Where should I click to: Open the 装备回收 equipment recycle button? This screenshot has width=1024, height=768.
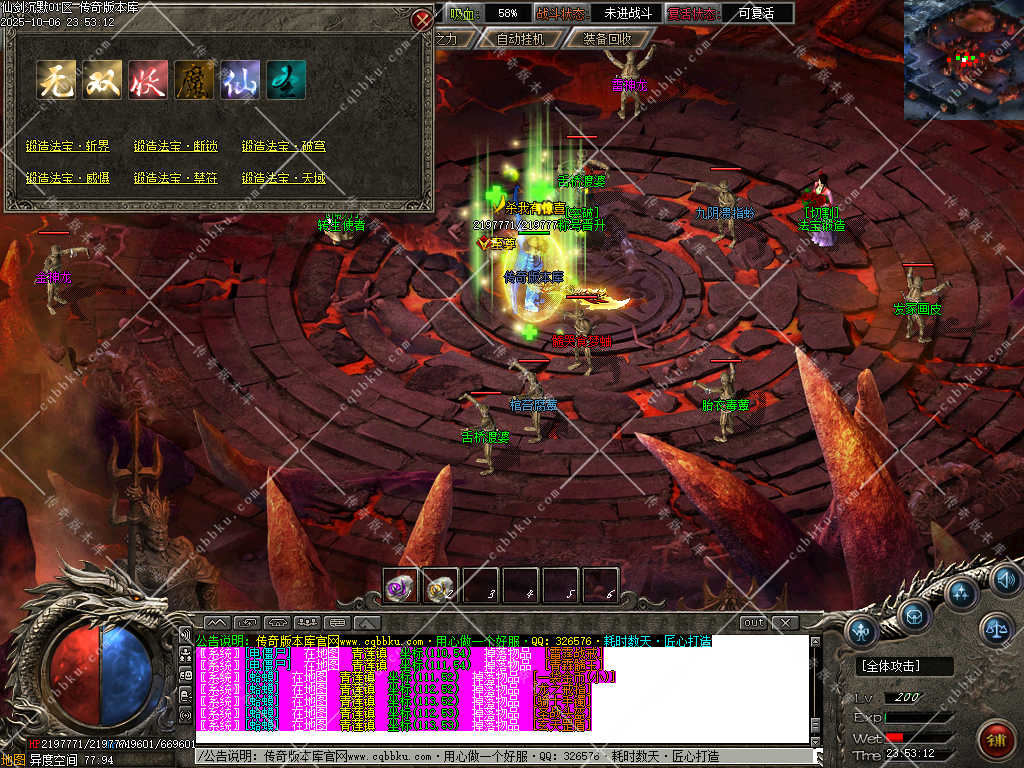coord(607,39)
